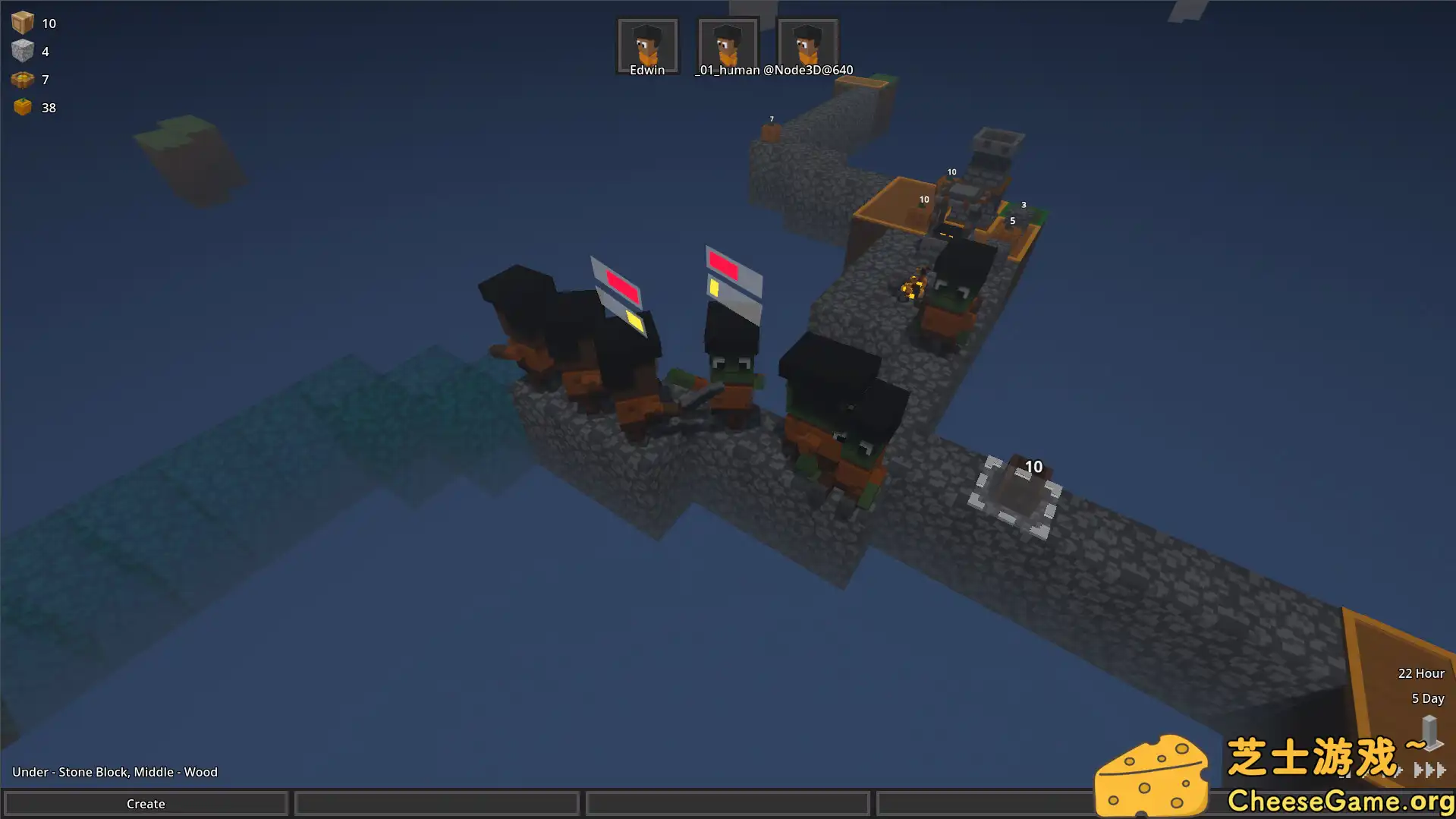
Task: Select the food bowl resource icon
Action: pyautogui.click(x=22, y=79)
